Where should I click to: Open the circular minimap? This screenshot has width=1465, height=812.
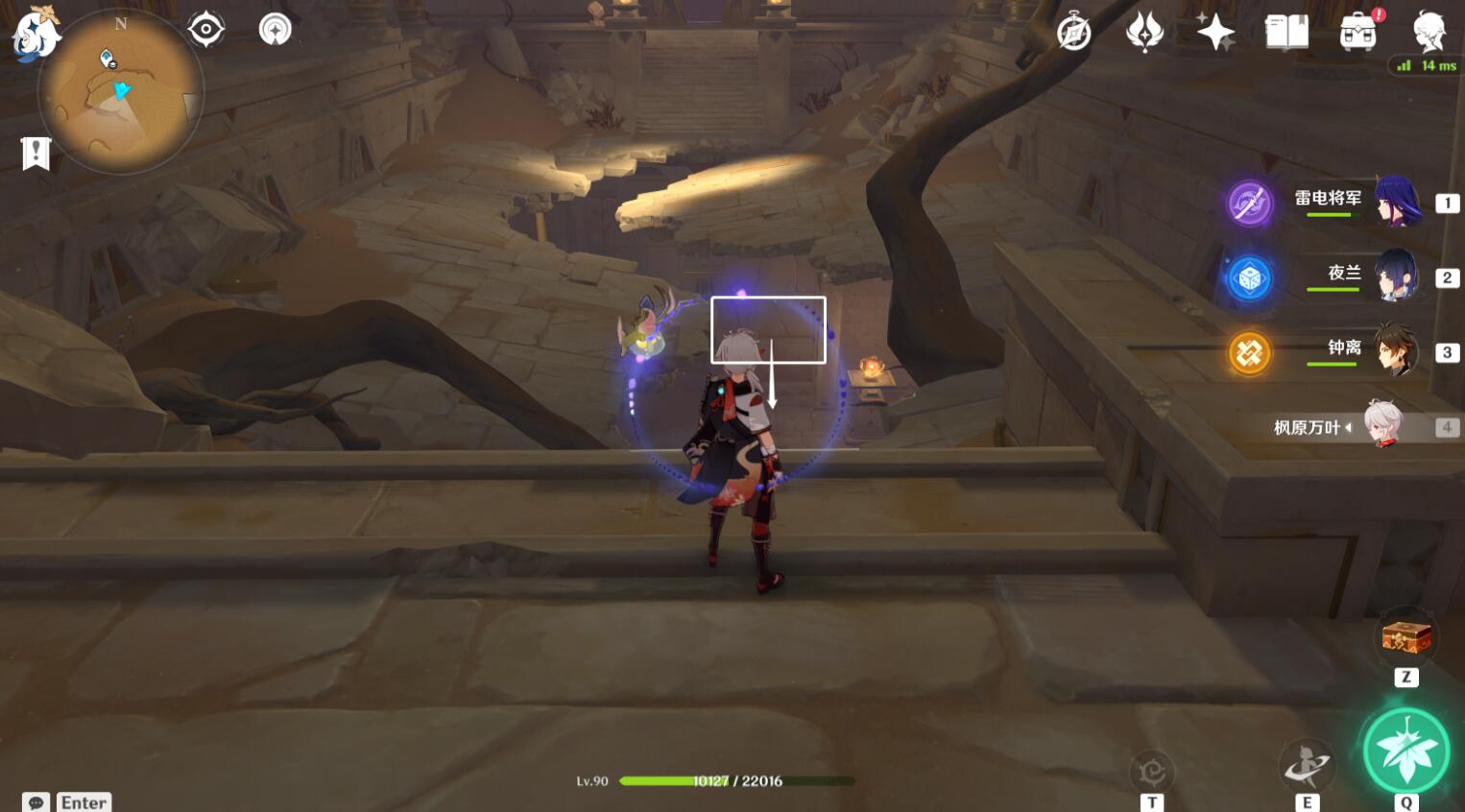click(x=121, y=92)
